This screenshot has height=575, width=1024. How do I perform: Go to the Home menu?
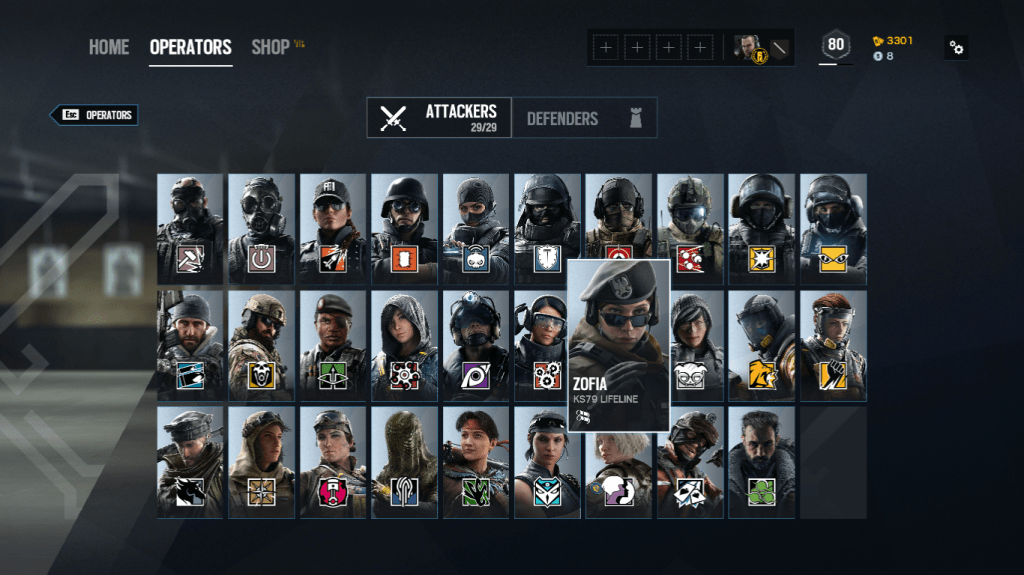tap(108, 47)
